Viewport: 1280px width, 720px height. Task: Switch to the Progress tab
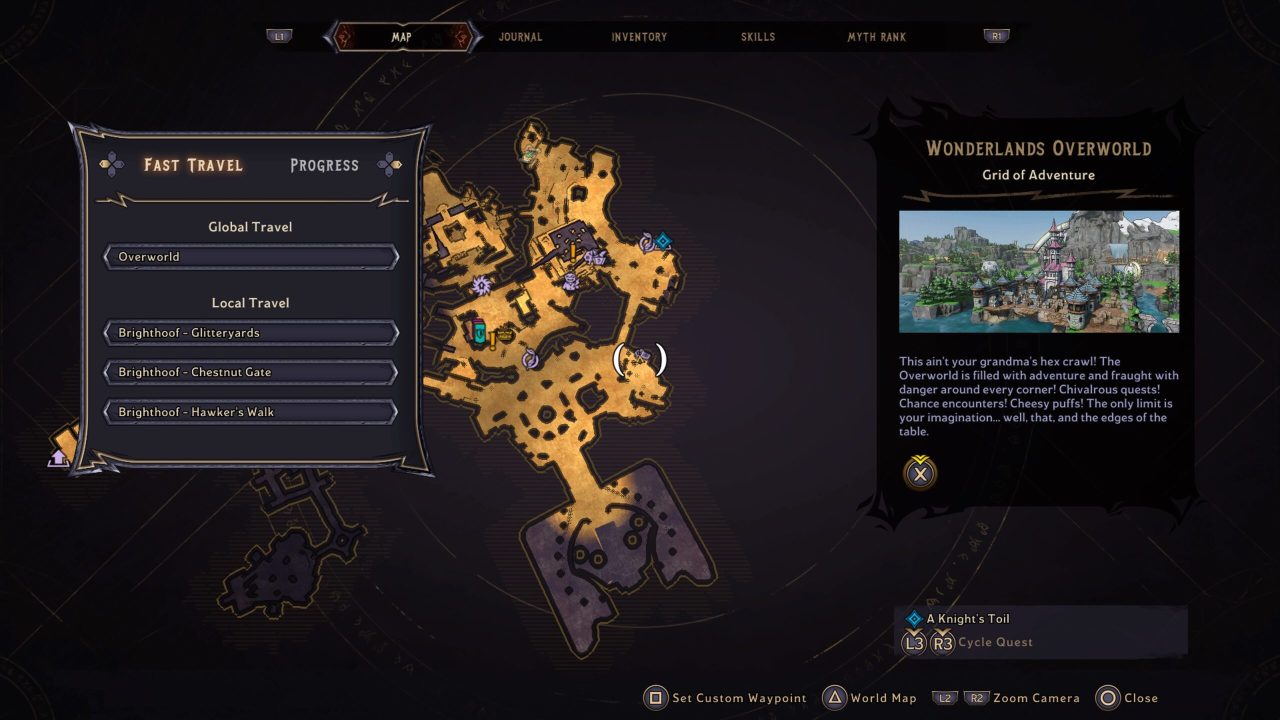(x=324, y=165)
